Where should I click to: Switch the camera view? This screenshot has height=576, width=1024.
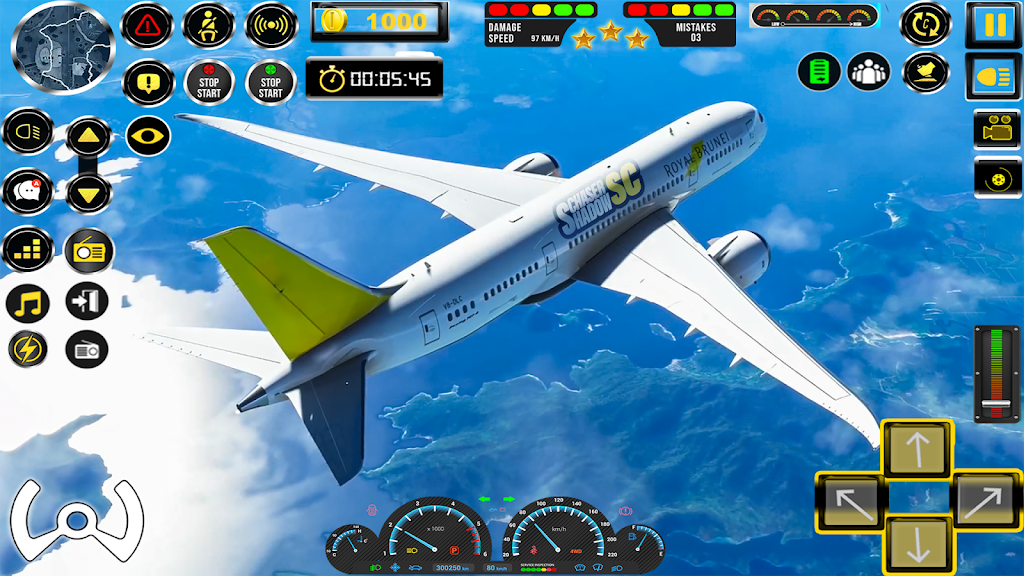tap(996, 130)
